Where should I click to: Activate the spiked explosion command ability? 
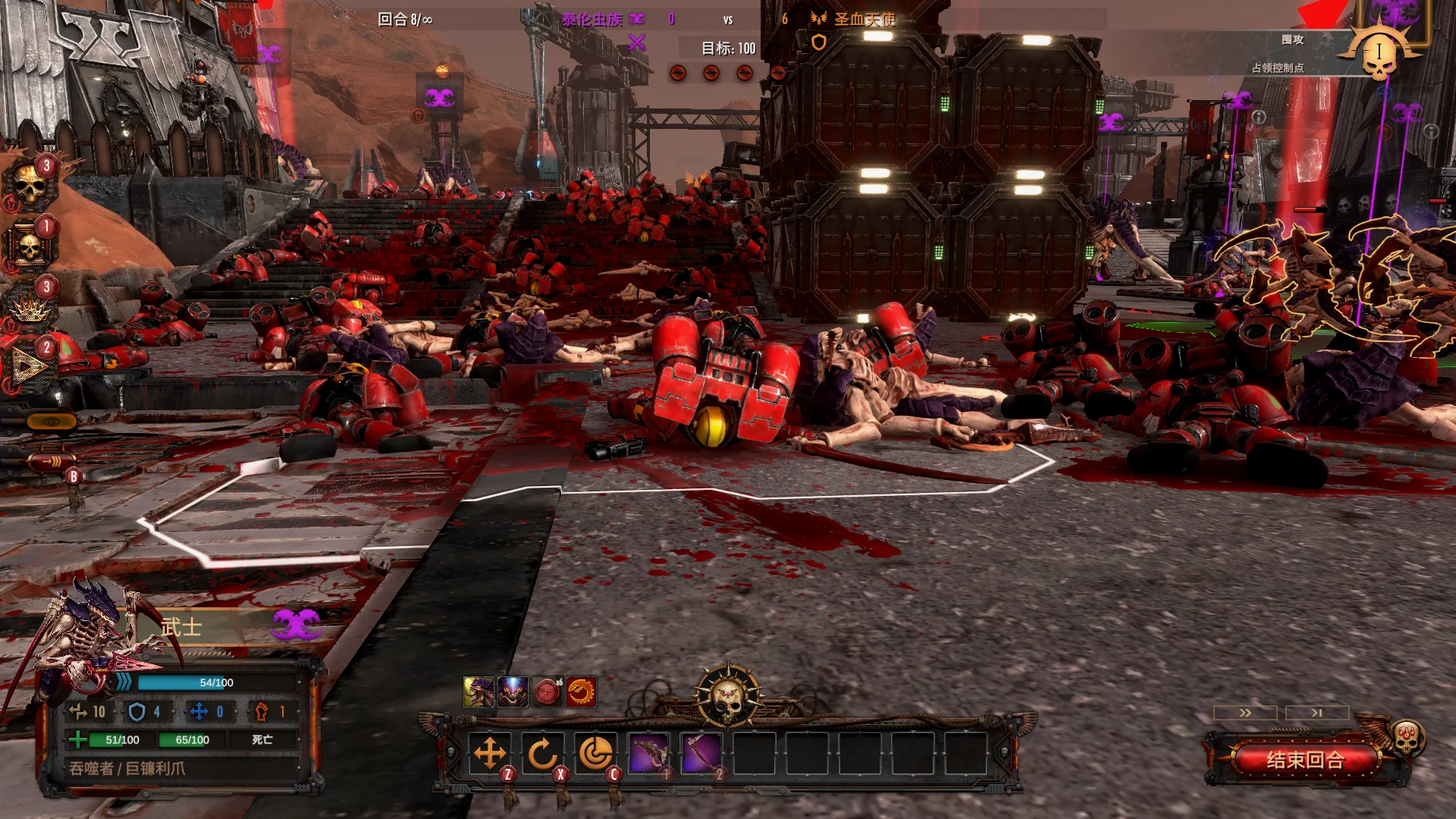point(30,308)
